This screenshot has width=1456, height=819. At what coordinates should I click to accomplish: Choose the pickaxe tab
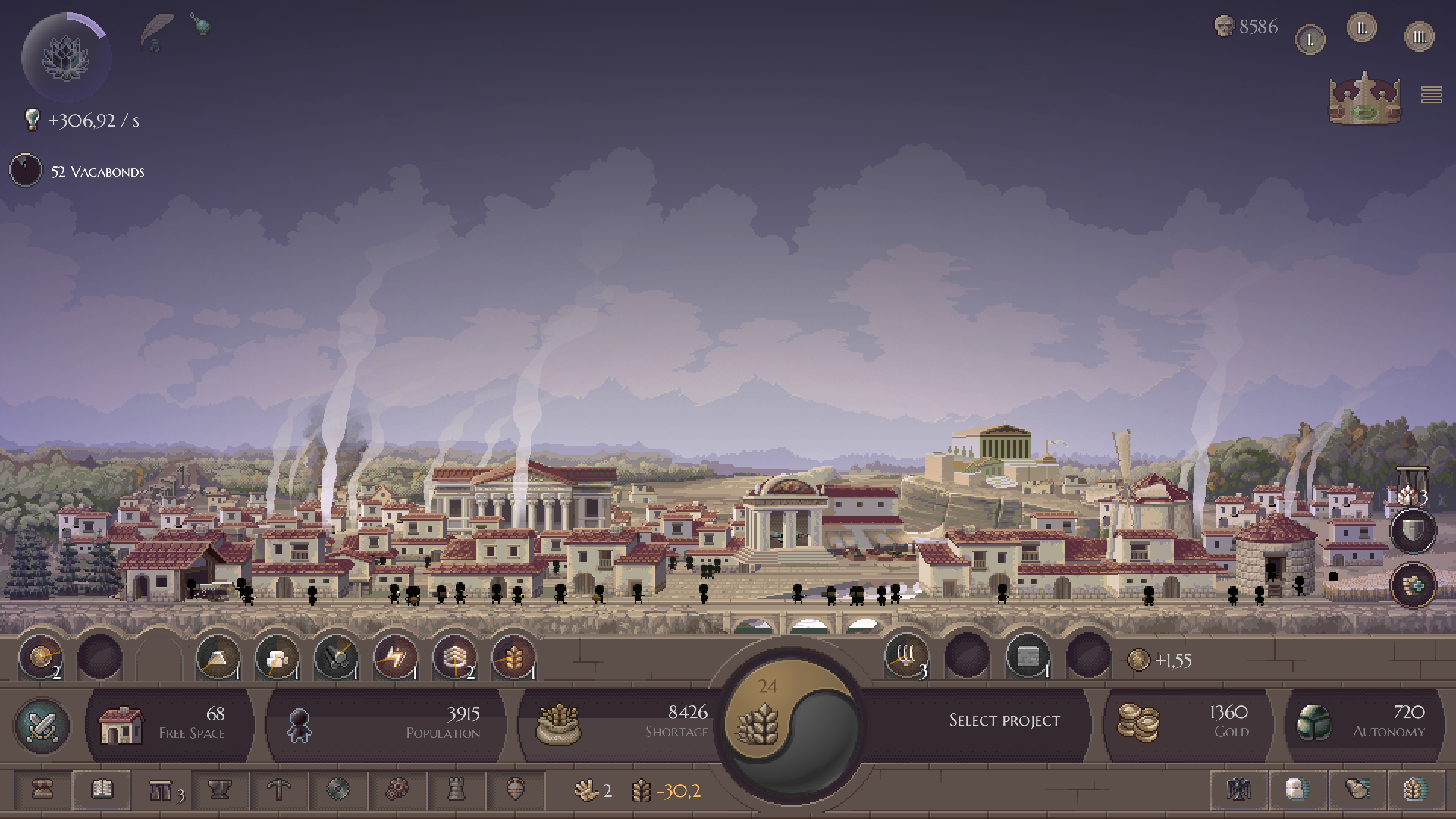tap(279, 790)
